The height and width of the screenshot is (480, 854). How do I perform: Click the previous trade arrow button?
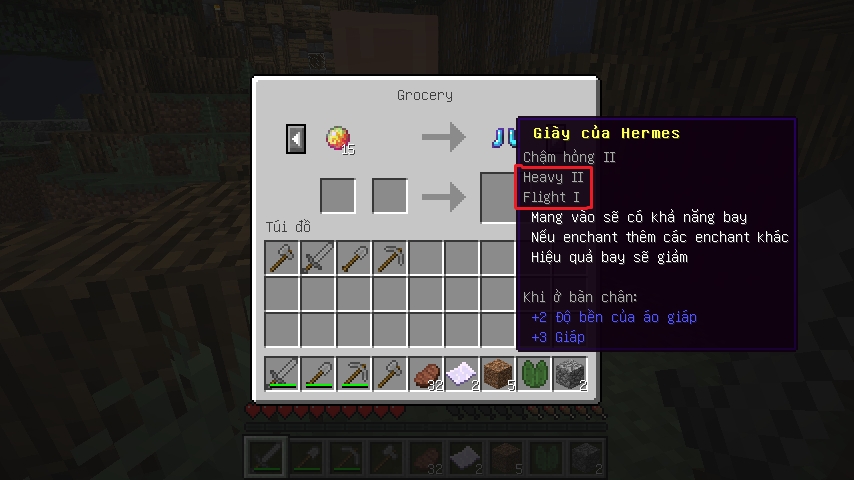tap(296, 138)
